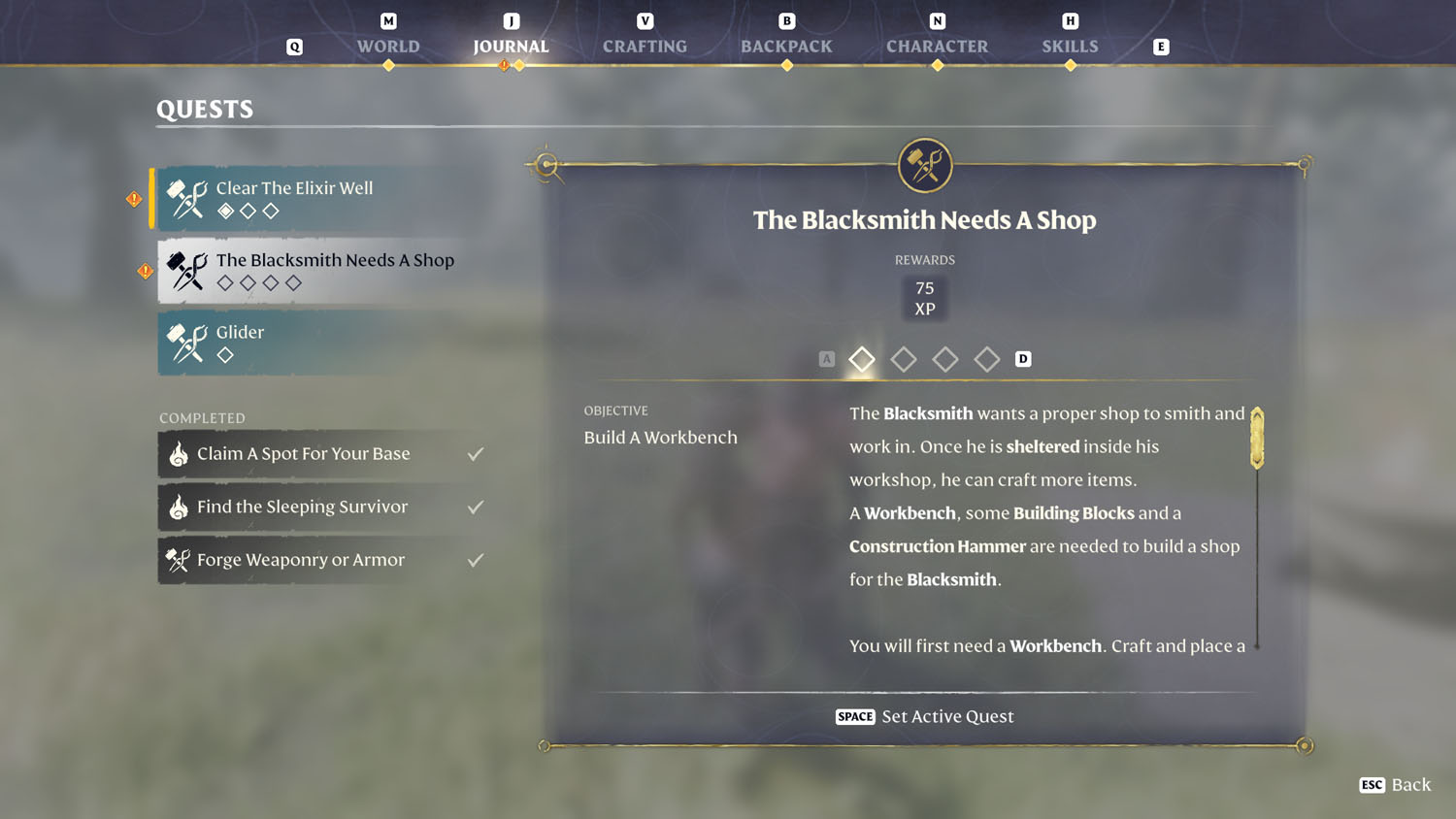Switch to the World tab

(388, 46)
